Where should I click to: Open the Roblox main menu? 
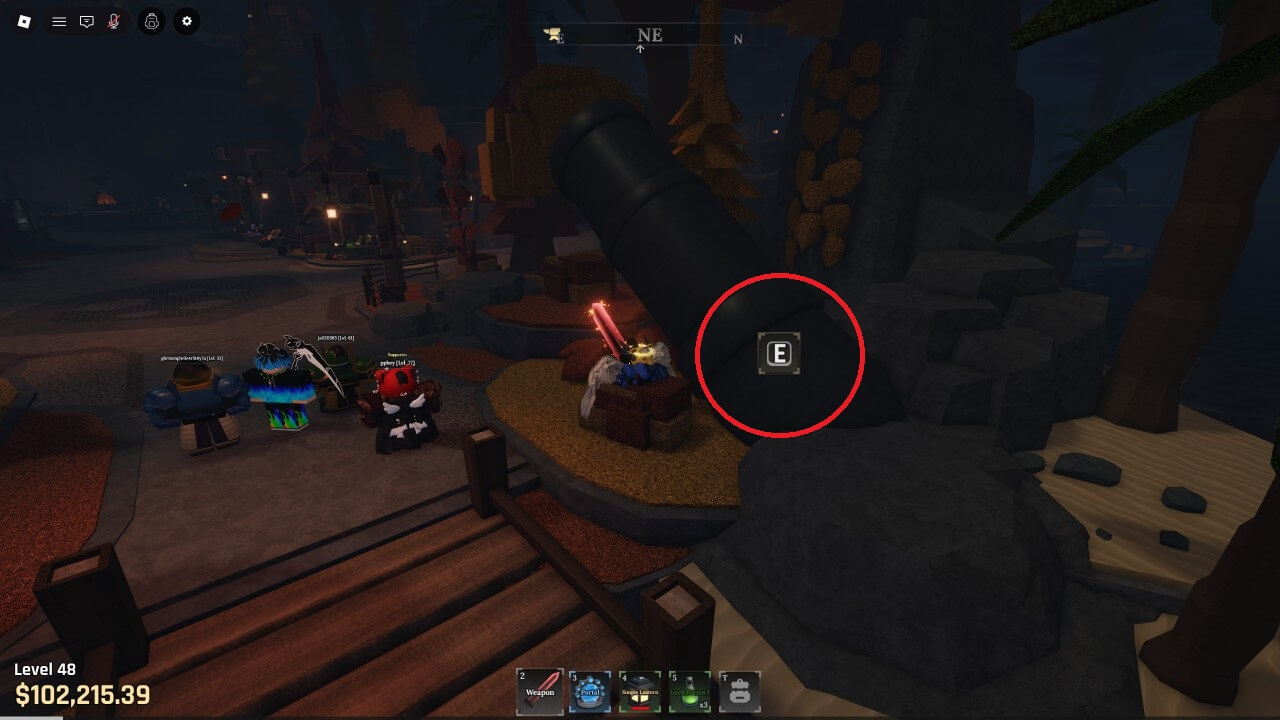point(24,21)
